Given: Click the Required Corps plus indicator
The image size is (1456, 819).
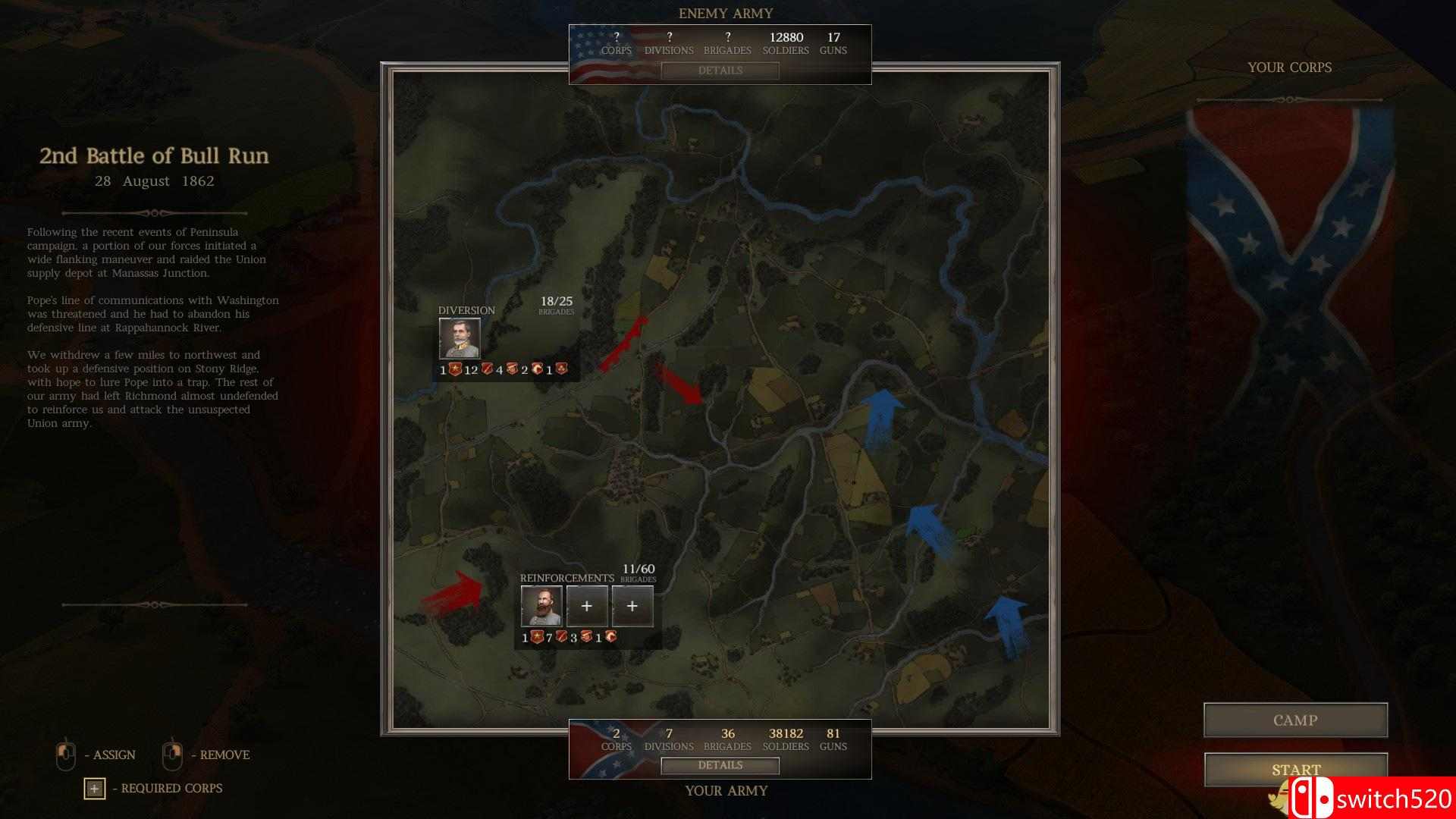Looking at the screenshot, I should coord(93,789).
